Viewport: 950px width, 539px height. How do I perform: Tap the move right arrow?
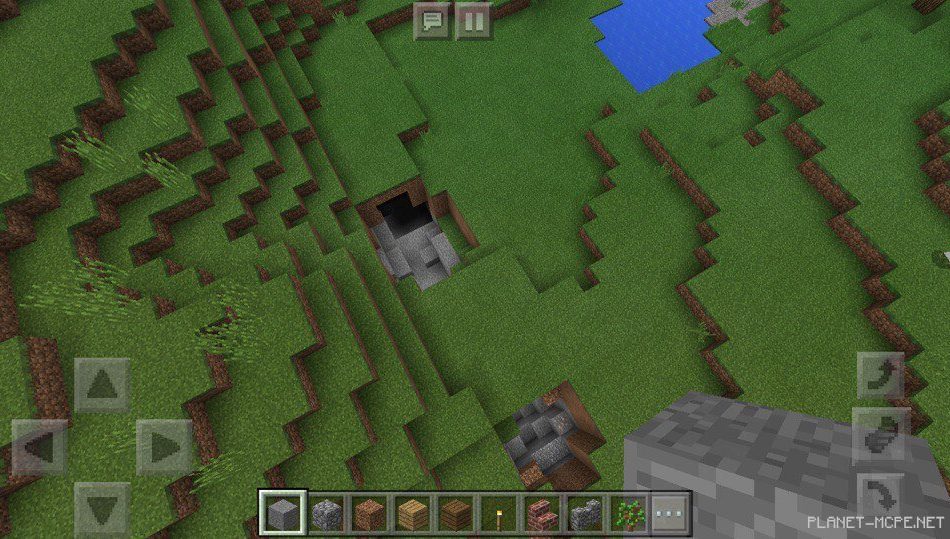click(x=164, y=446)
